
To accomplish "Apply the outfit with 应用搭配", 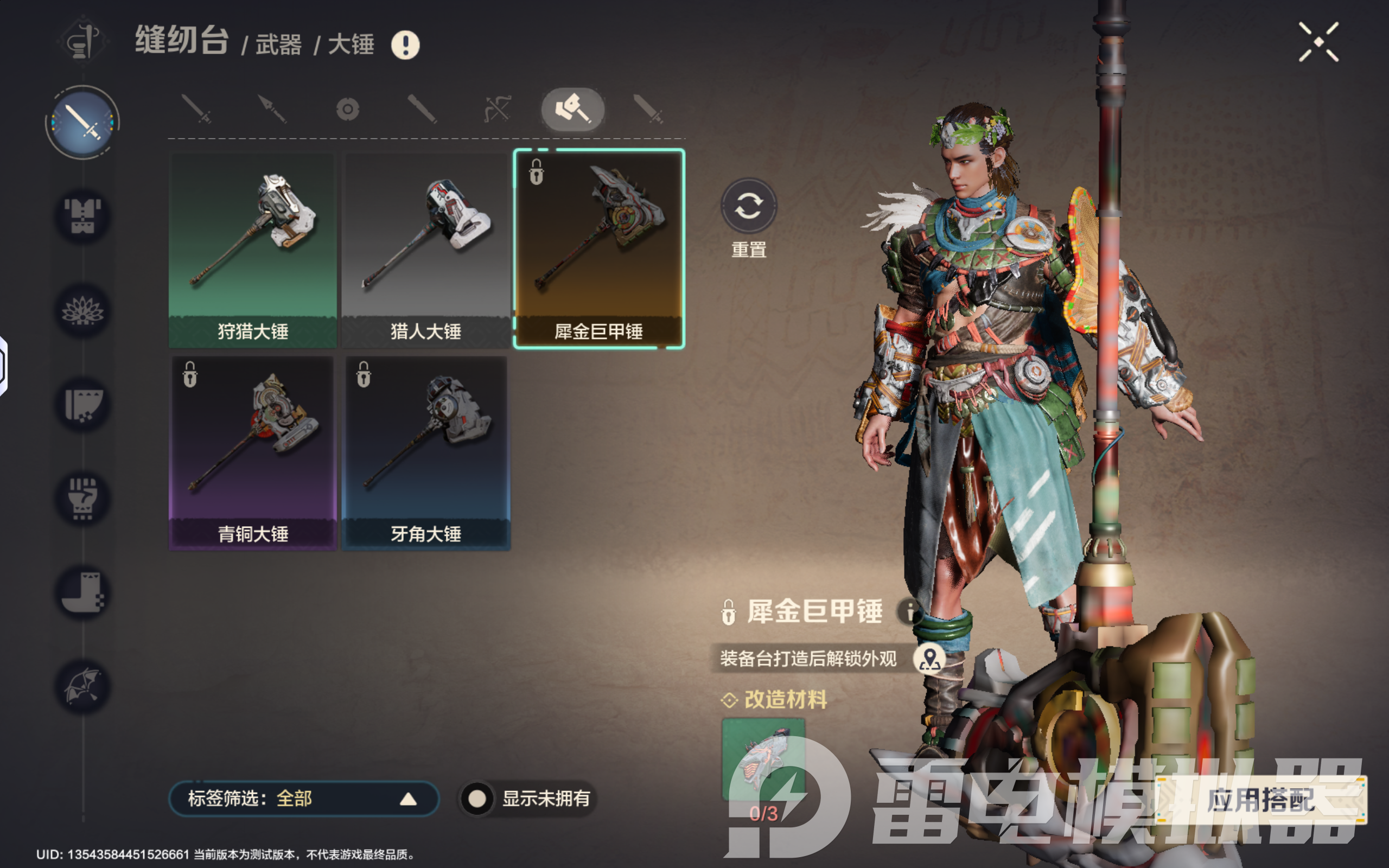I will (x=1260, y=800).
